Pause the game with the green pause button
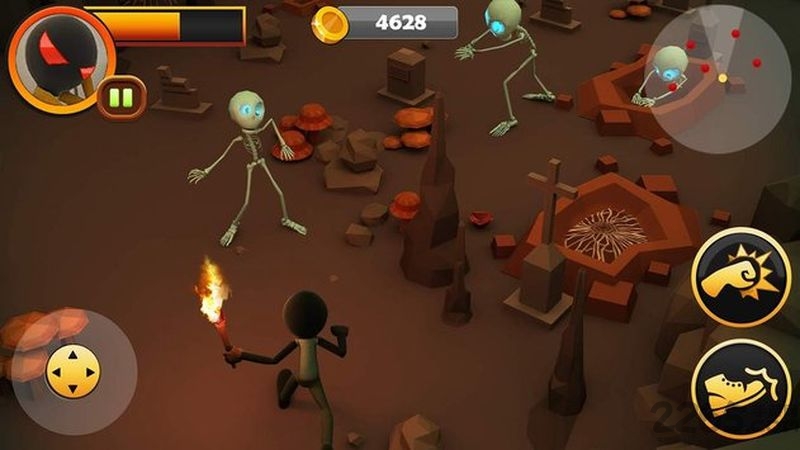 click(122, 97)
